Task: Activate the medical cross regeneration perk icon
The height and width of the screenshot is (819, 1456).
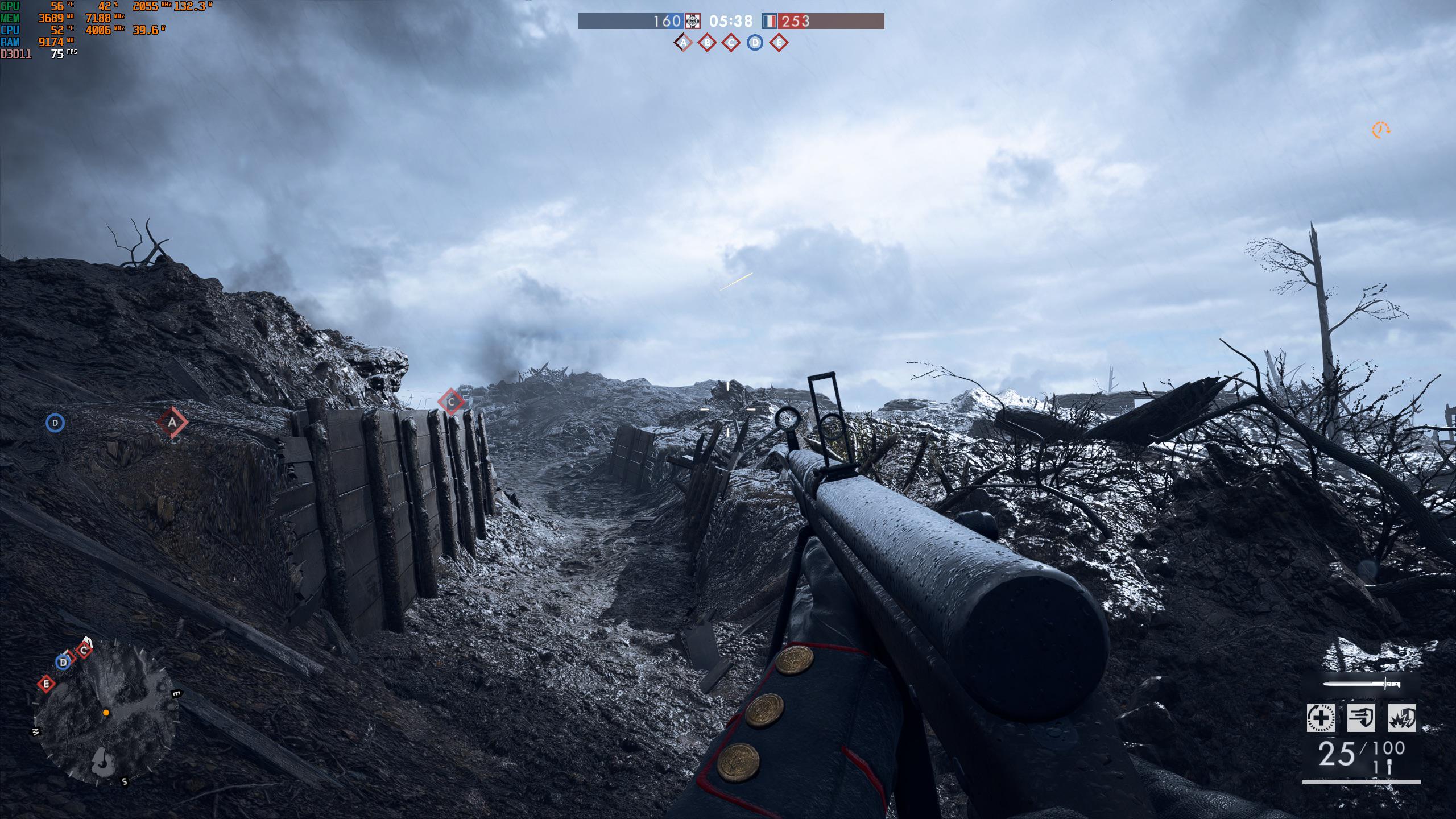Action: tap(1321, 718)
